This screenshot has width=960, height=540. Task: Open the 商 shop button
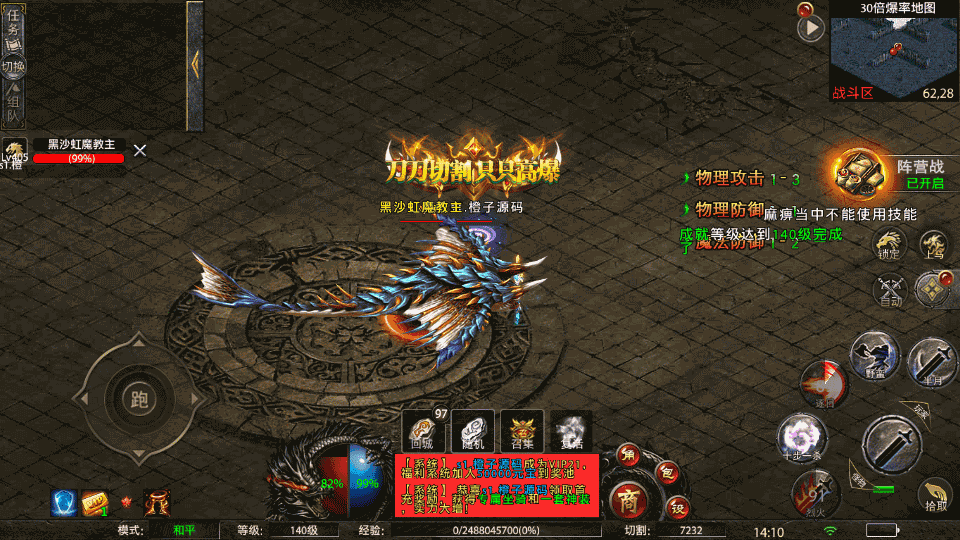pyautogui.click(x=628, y=498)
